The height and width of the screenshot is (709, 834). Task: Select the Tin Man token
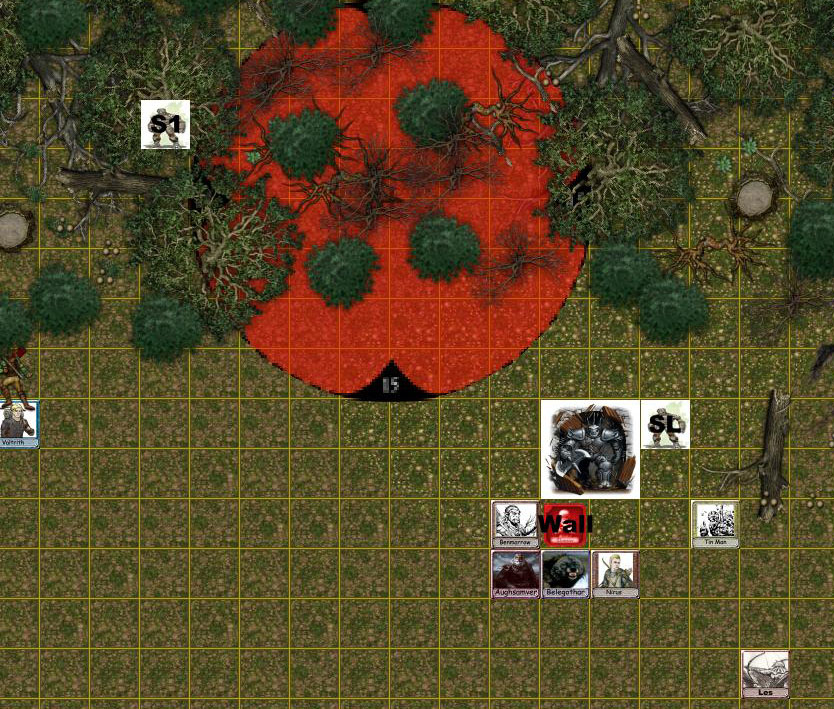[x=715, y=523]
